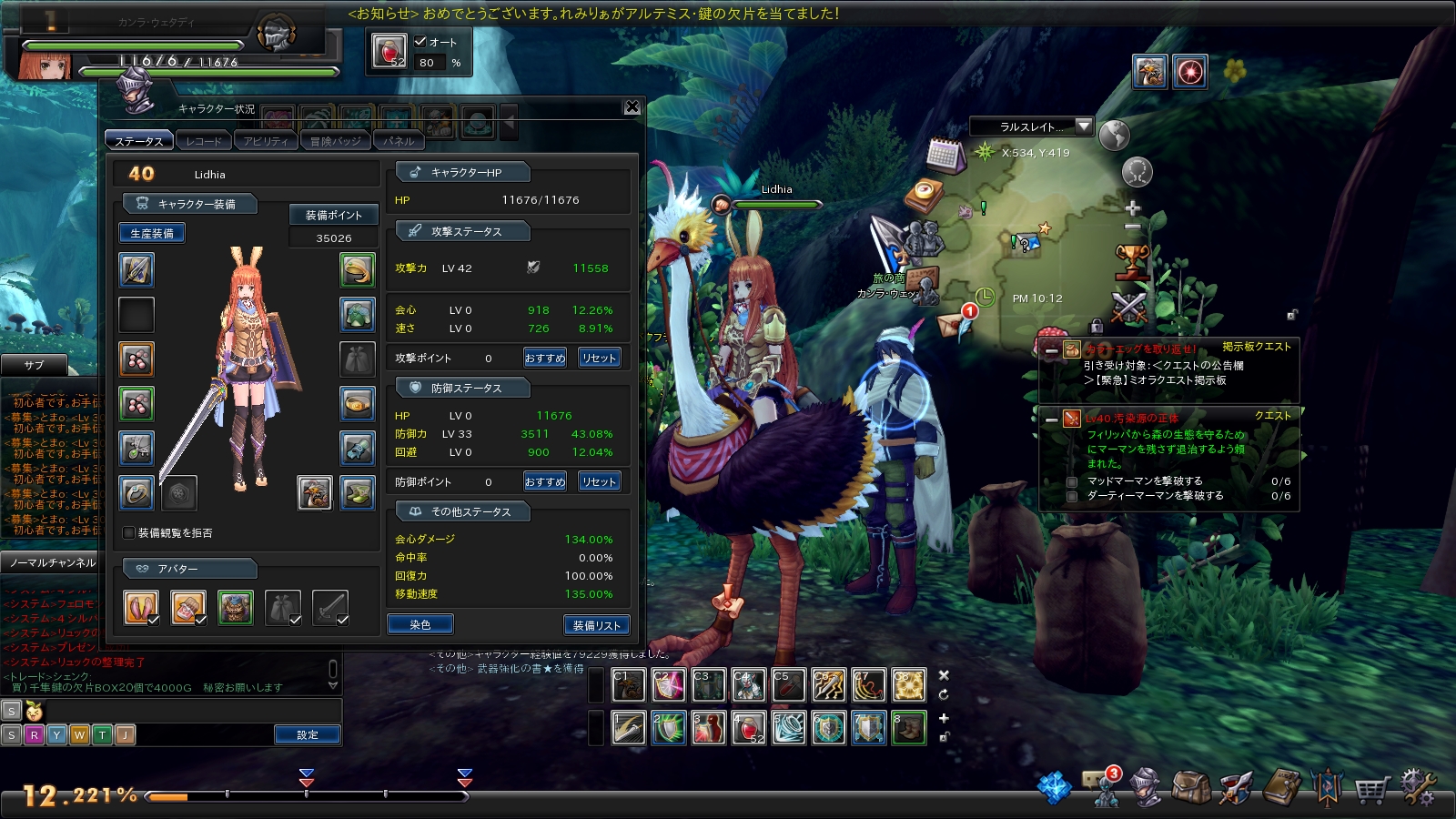Open the map region dropdown
This screenshot has height=819, width=1456.
click(1083, 126)
